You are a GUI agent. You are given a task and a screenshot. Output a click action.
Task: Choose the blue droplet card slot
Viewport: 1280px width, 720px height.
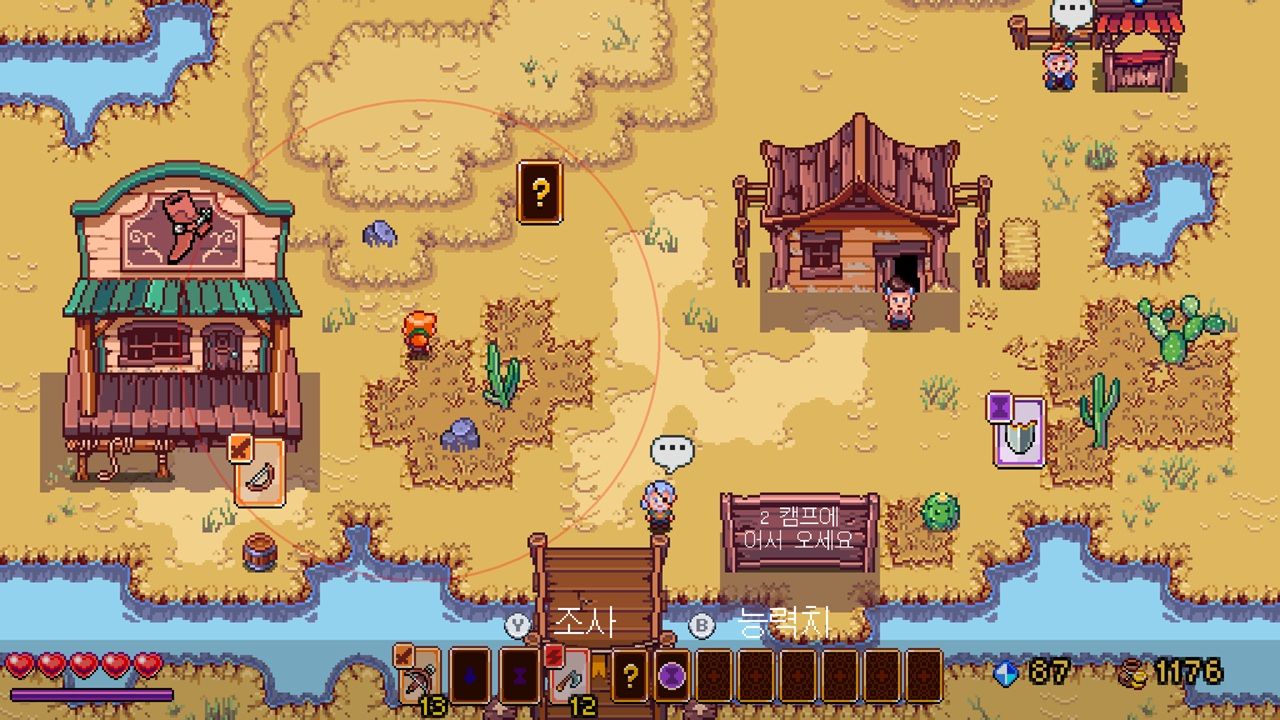click(x=470, y=677)
